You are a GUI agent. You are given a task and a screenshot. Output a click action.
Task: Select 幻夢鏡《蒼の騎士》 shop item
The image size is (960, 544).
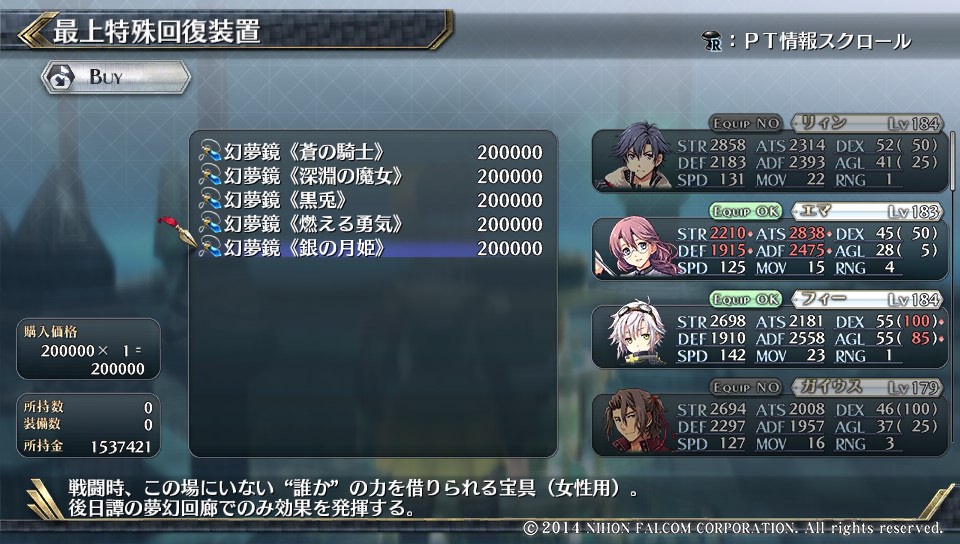pyautogui.click(x=371, y=152)
